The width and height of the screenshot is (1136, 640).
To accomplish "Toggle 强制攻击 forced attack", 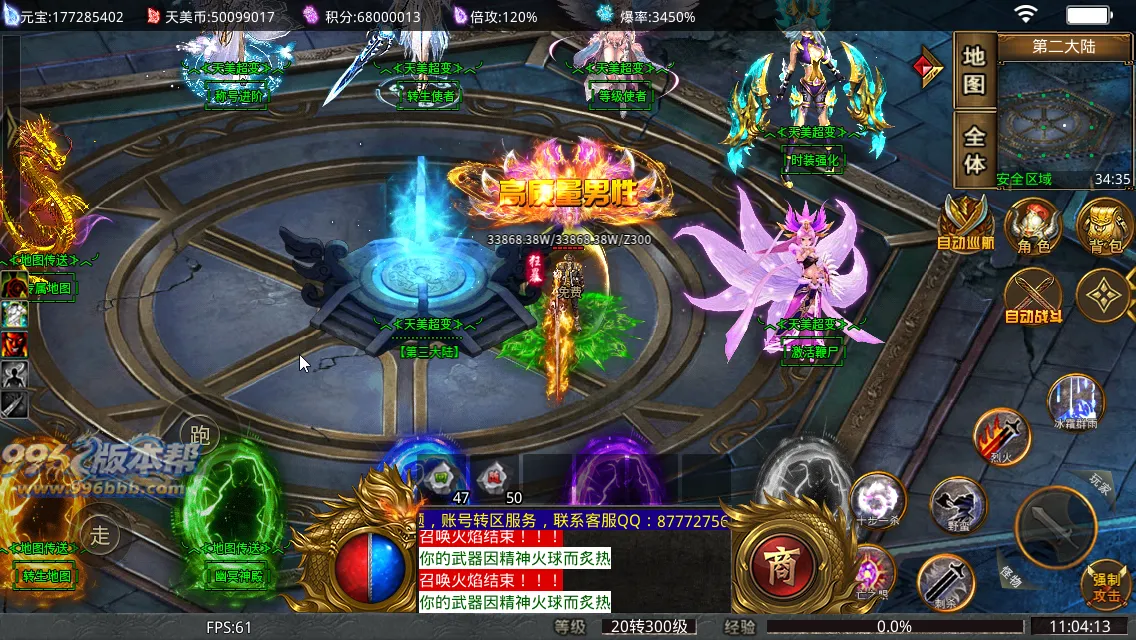I will [x=1105, y=586].
